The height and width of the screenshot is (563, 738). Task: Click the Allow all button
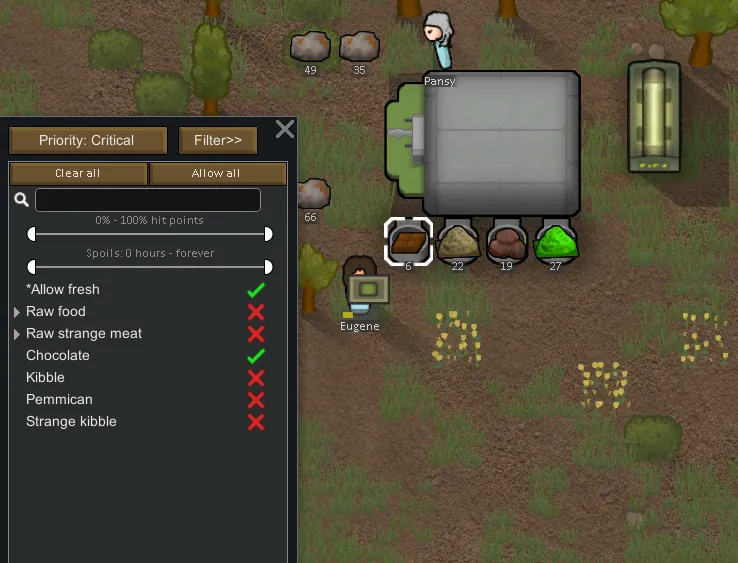pos(217,173)
